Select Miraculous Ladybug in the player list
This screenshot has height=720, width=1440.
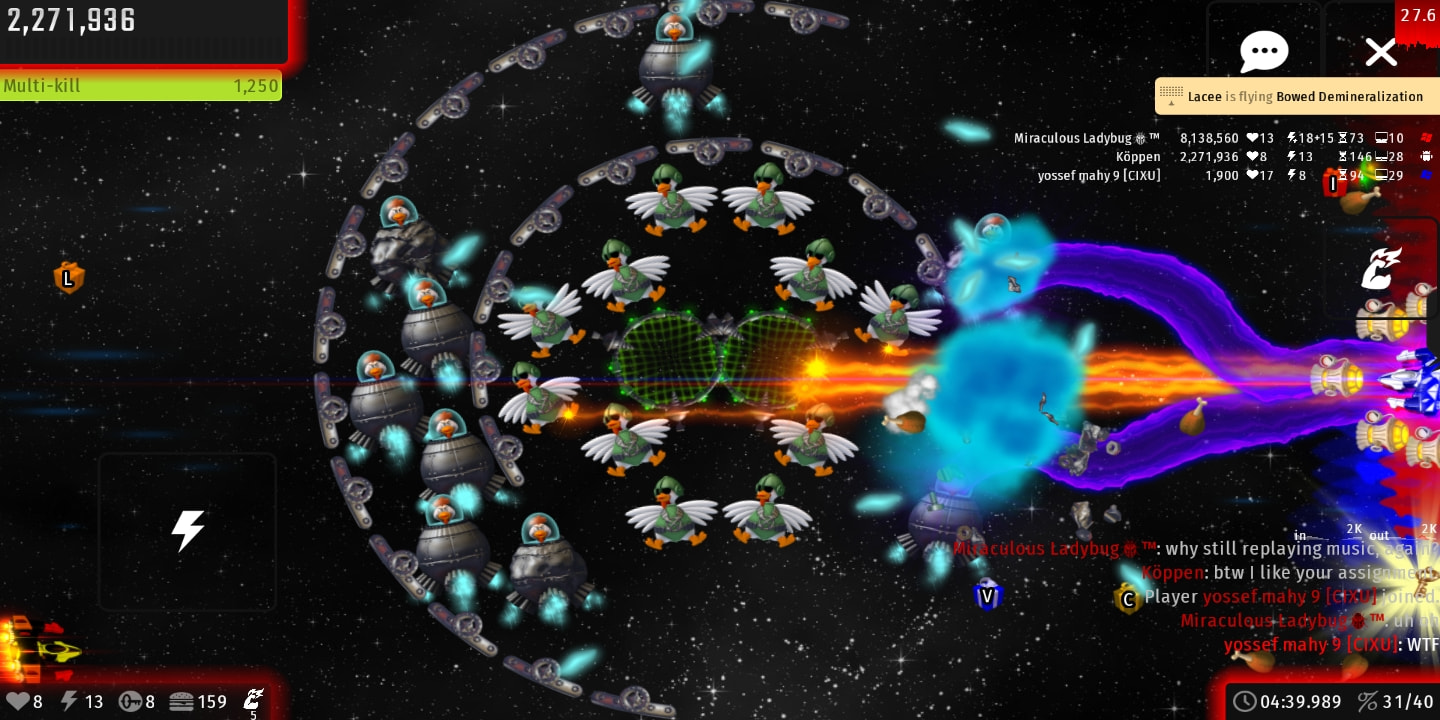click(x=1087, y=138)
